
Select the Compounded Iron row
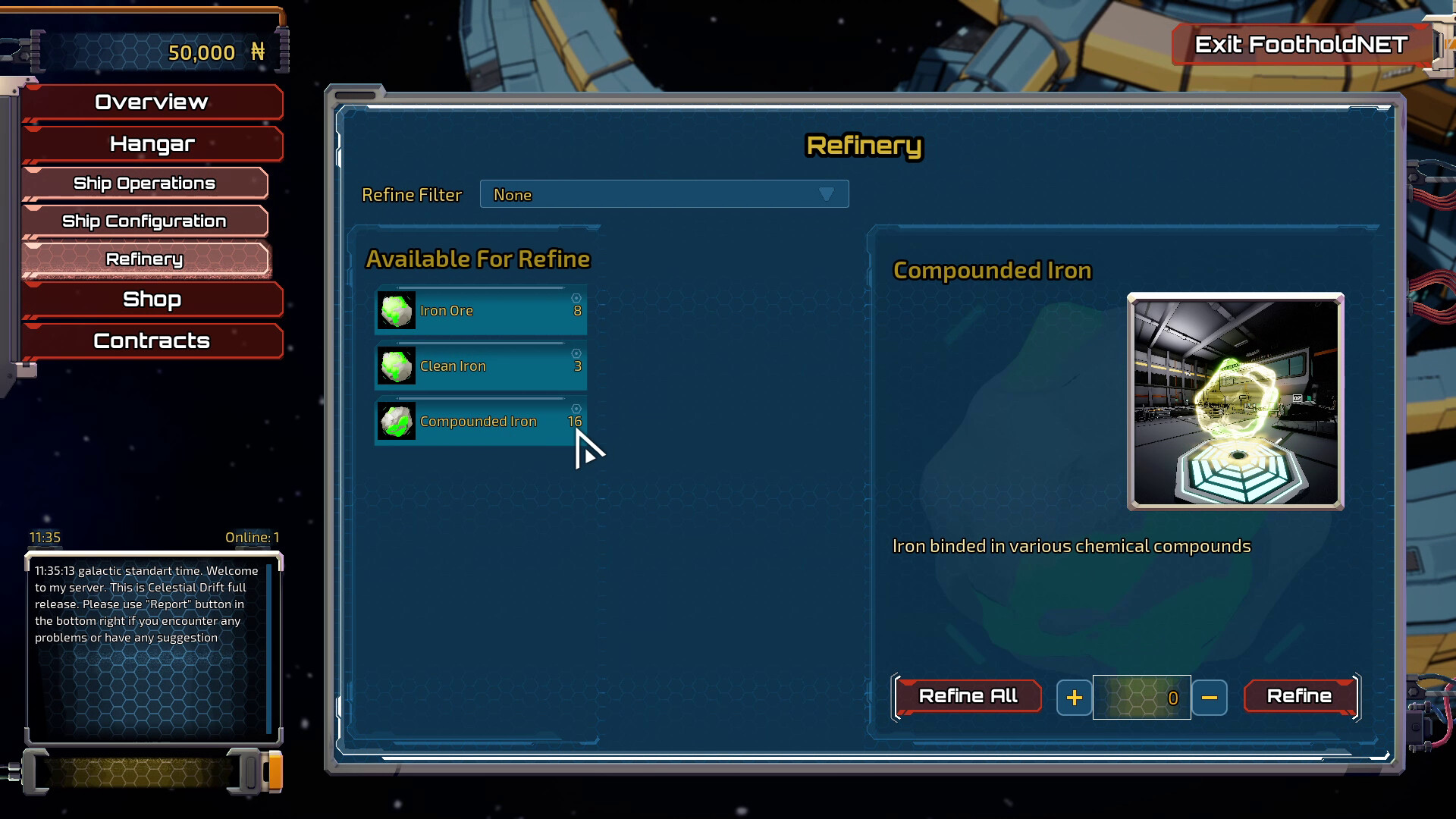click(481, 422)
